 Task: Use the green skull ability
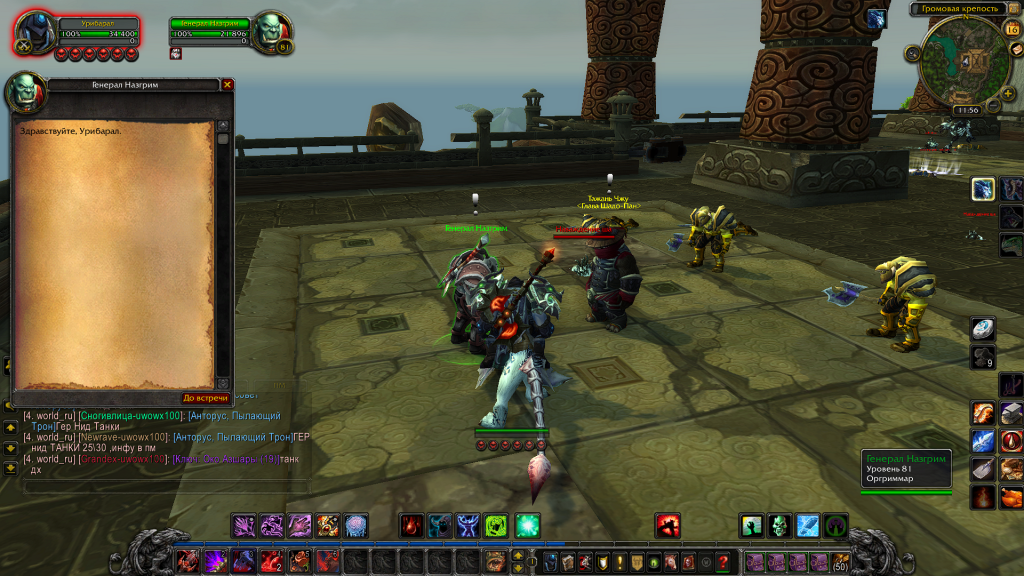(x=779, y=525)
